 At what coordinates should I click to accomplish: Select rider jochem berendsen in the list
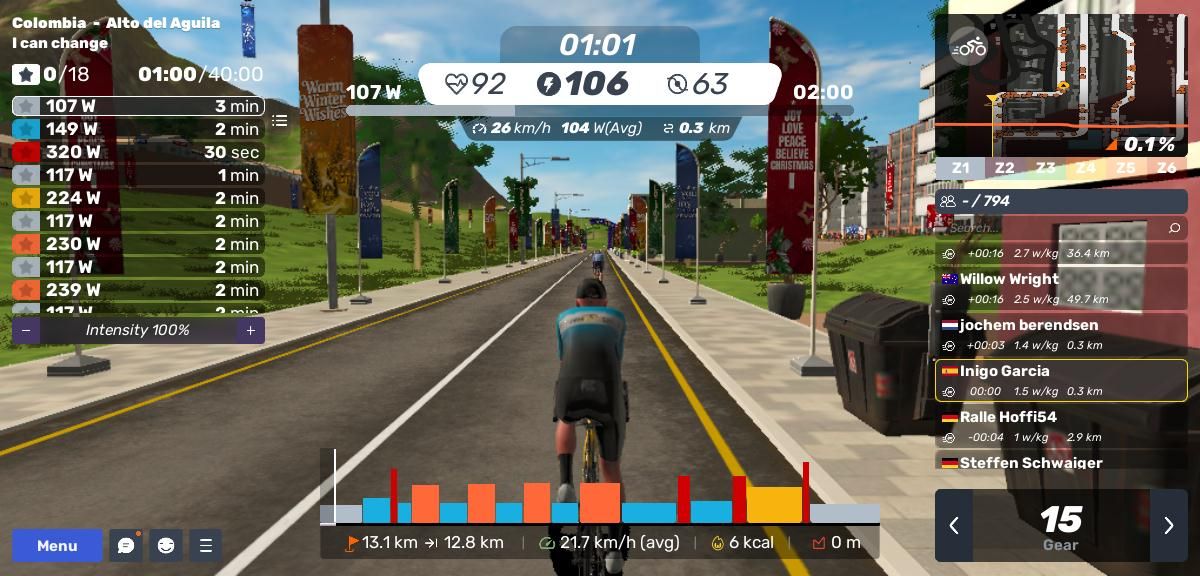(x=1061, y=334)
